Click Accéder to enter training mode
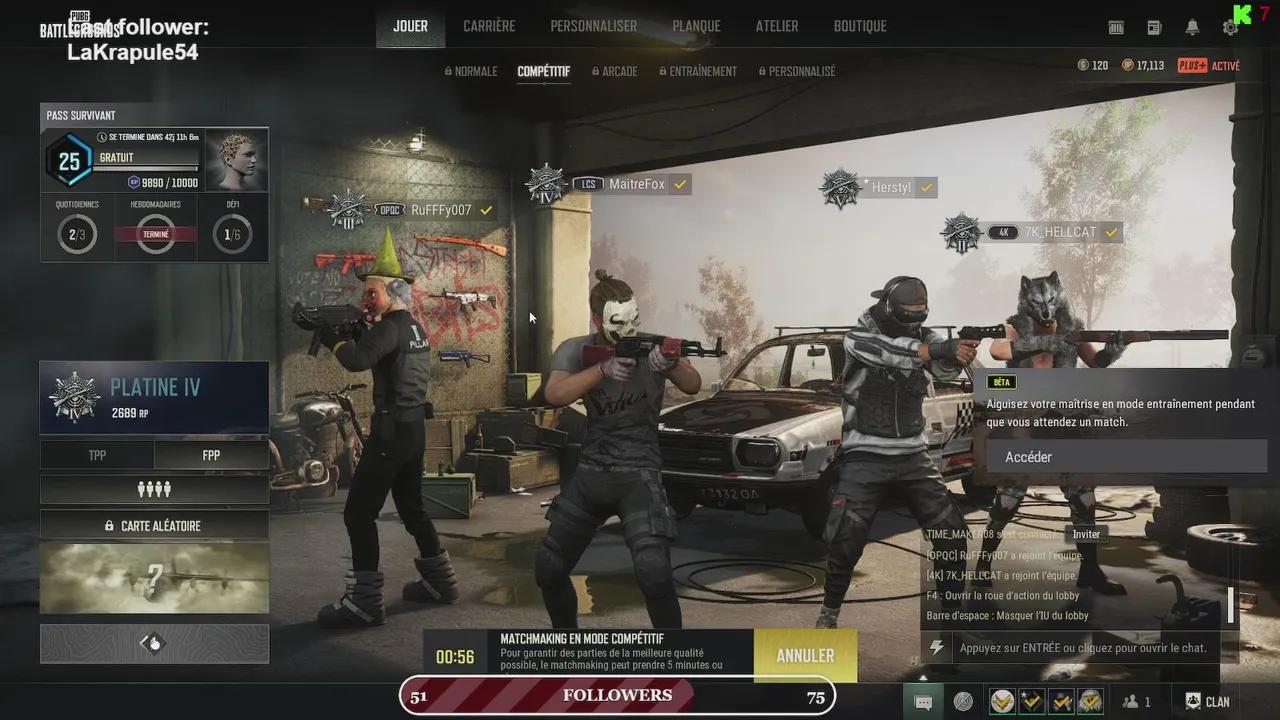The width and height of the screenshot is (1280, 720). click(1125, 456)
